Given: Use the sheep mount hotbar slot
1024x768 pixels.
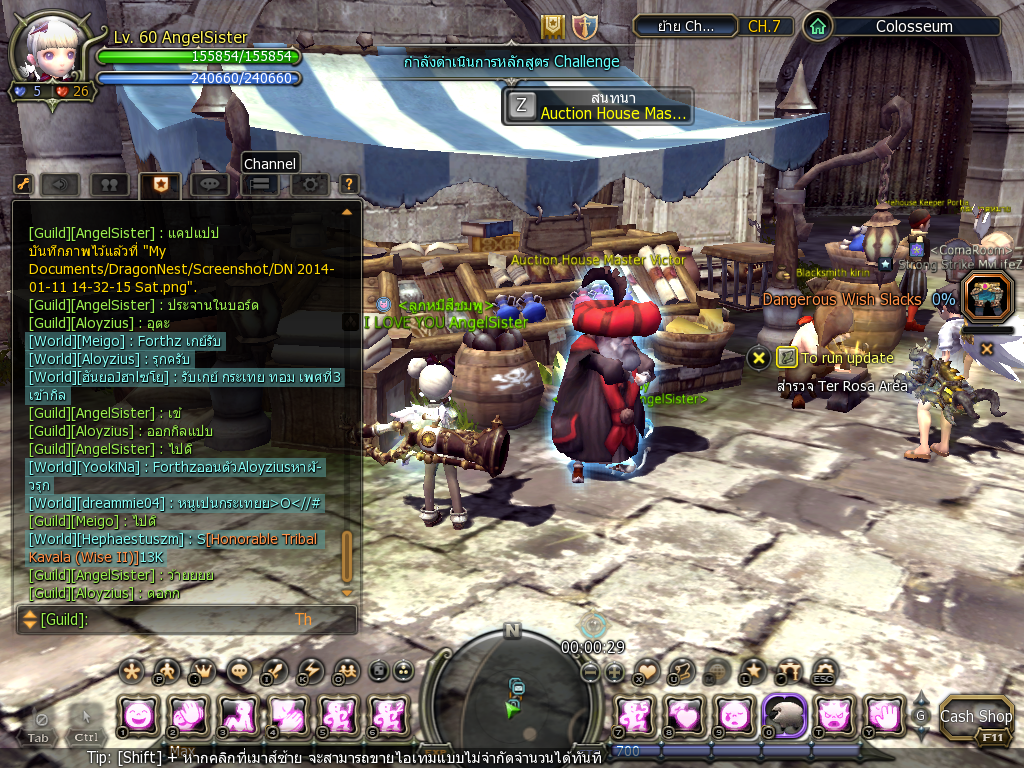Looking at the screenshot, I should click(785, 715).
